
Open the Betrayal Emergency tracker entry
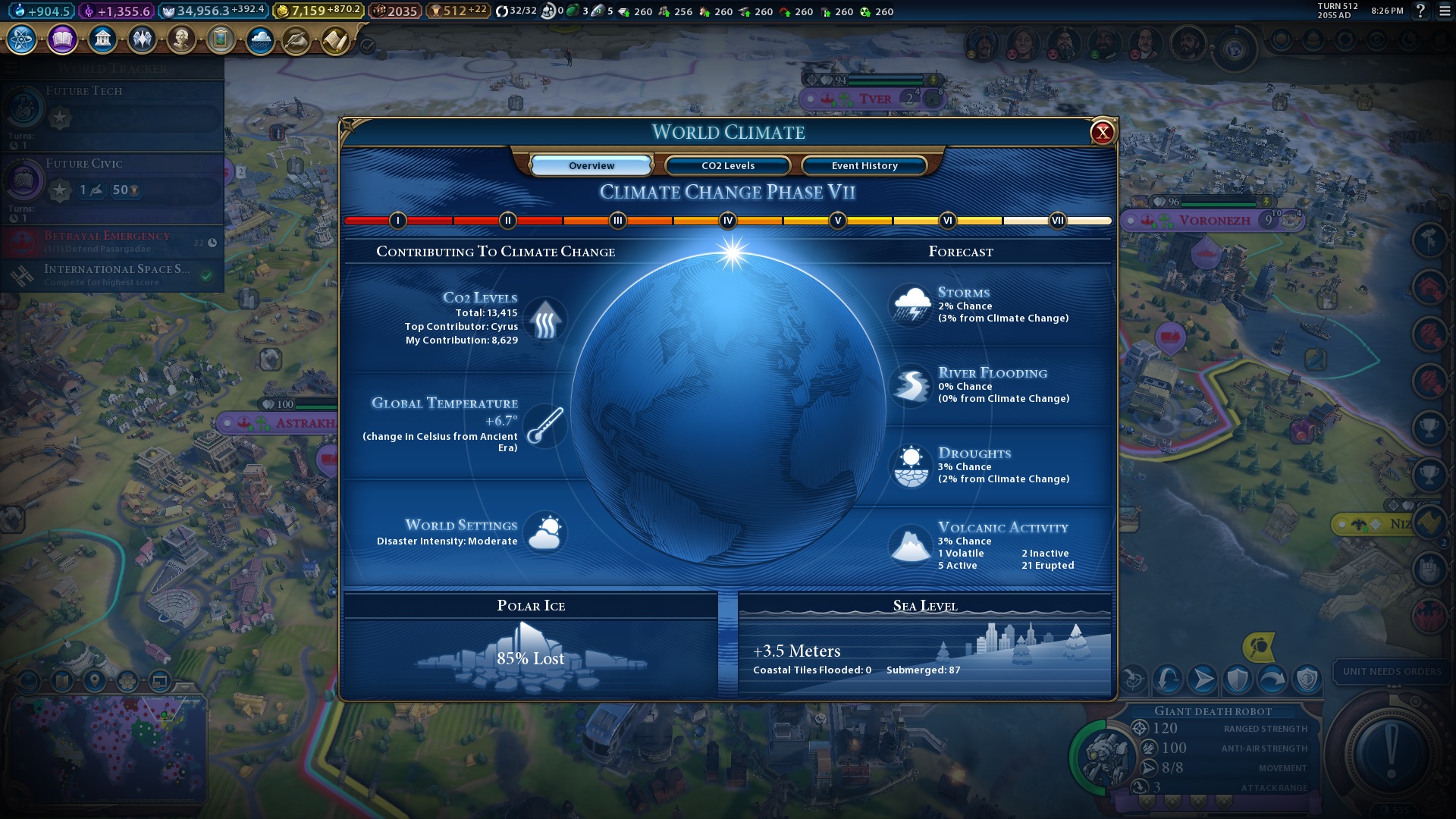pyautogui.click(x=112, y=241)
